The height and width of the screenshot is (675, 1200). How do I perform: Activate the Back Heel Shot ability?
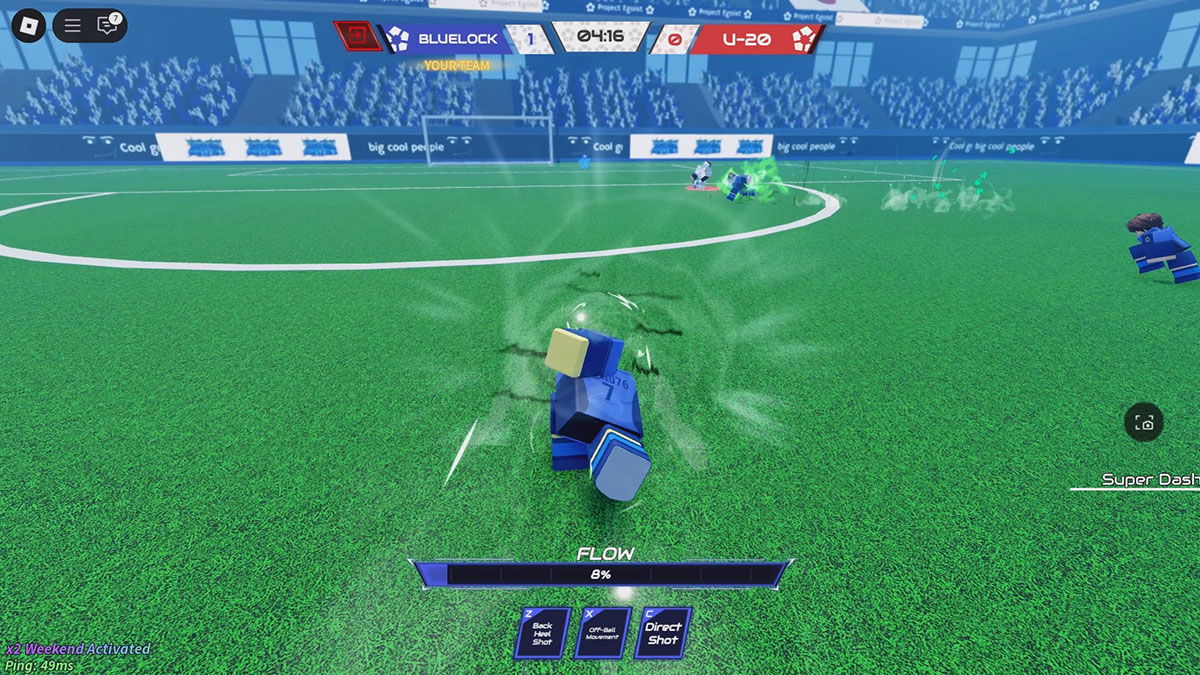tap(542, 633)
